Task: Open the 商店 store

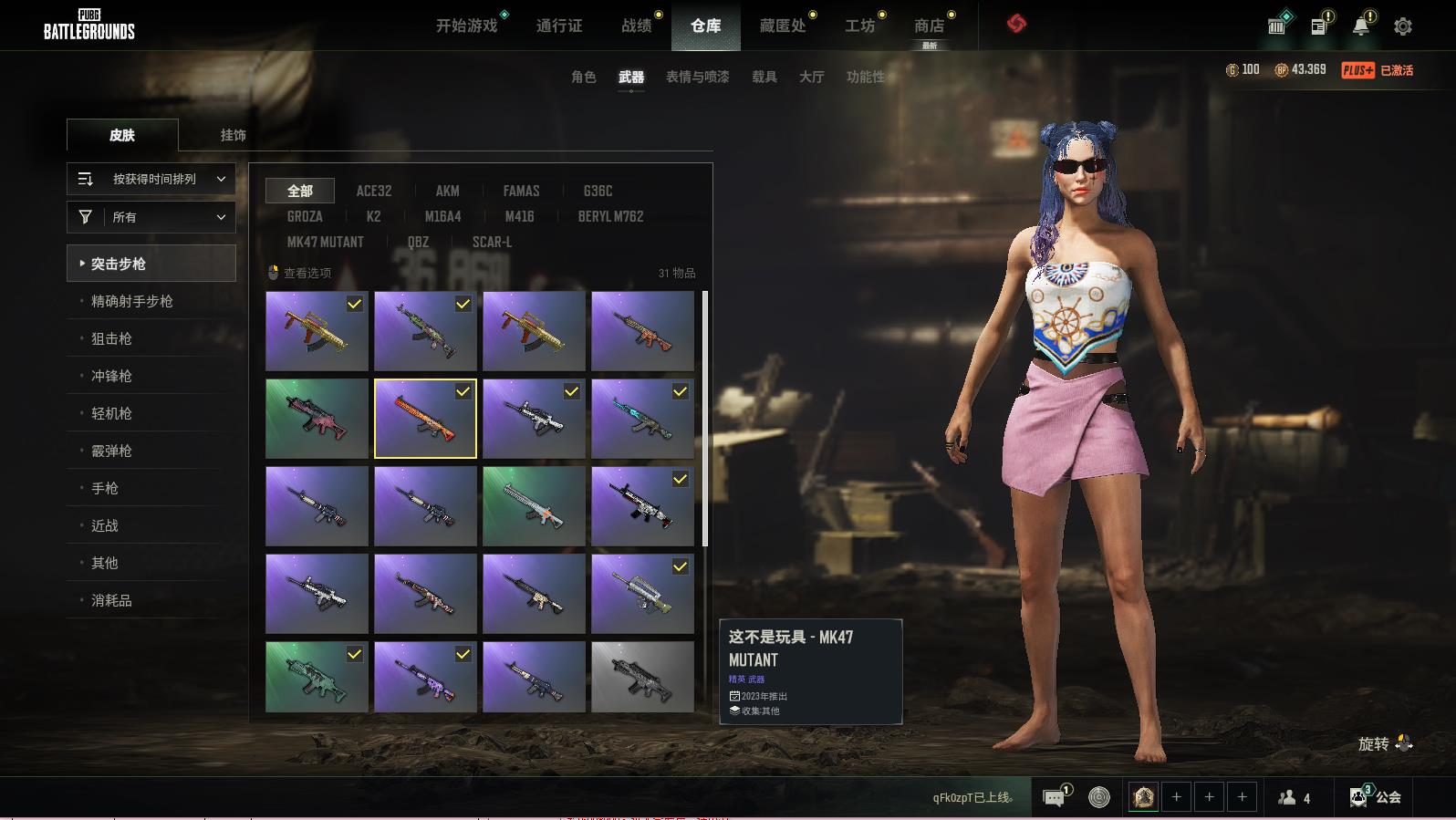Action: pos(929,26)
